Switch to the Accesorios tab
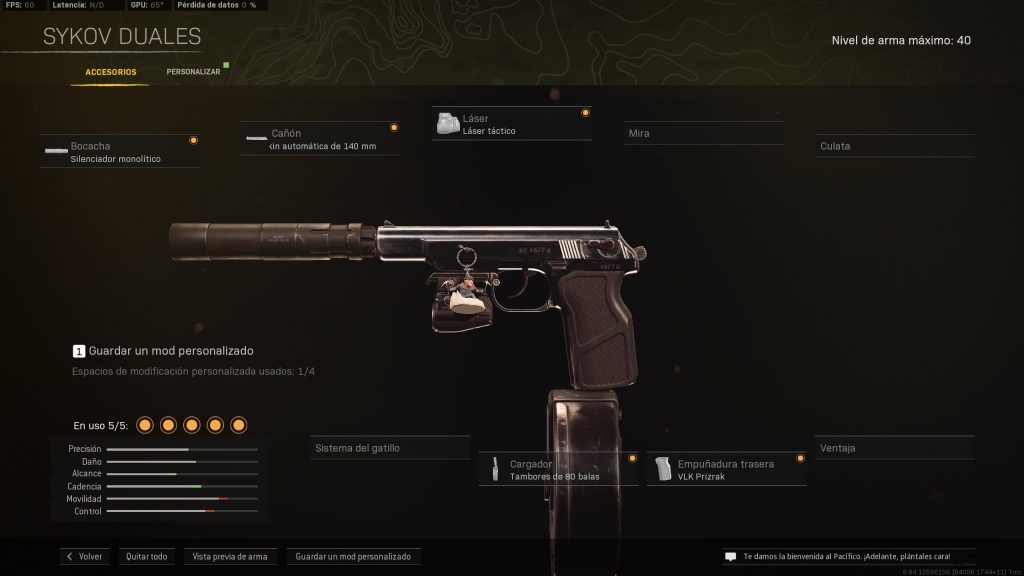Image resolution: width=1024 pixels, height=576 pixels. coord(111,73)
